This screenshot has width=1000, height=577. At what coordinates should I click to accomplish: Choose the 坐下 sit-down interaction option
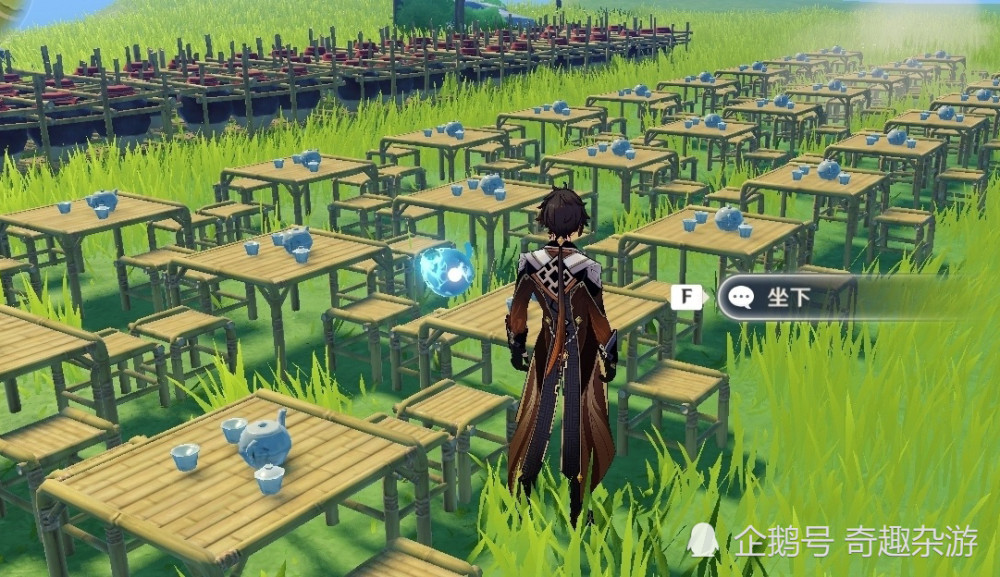pyautogui.click(x=785, y=297)
